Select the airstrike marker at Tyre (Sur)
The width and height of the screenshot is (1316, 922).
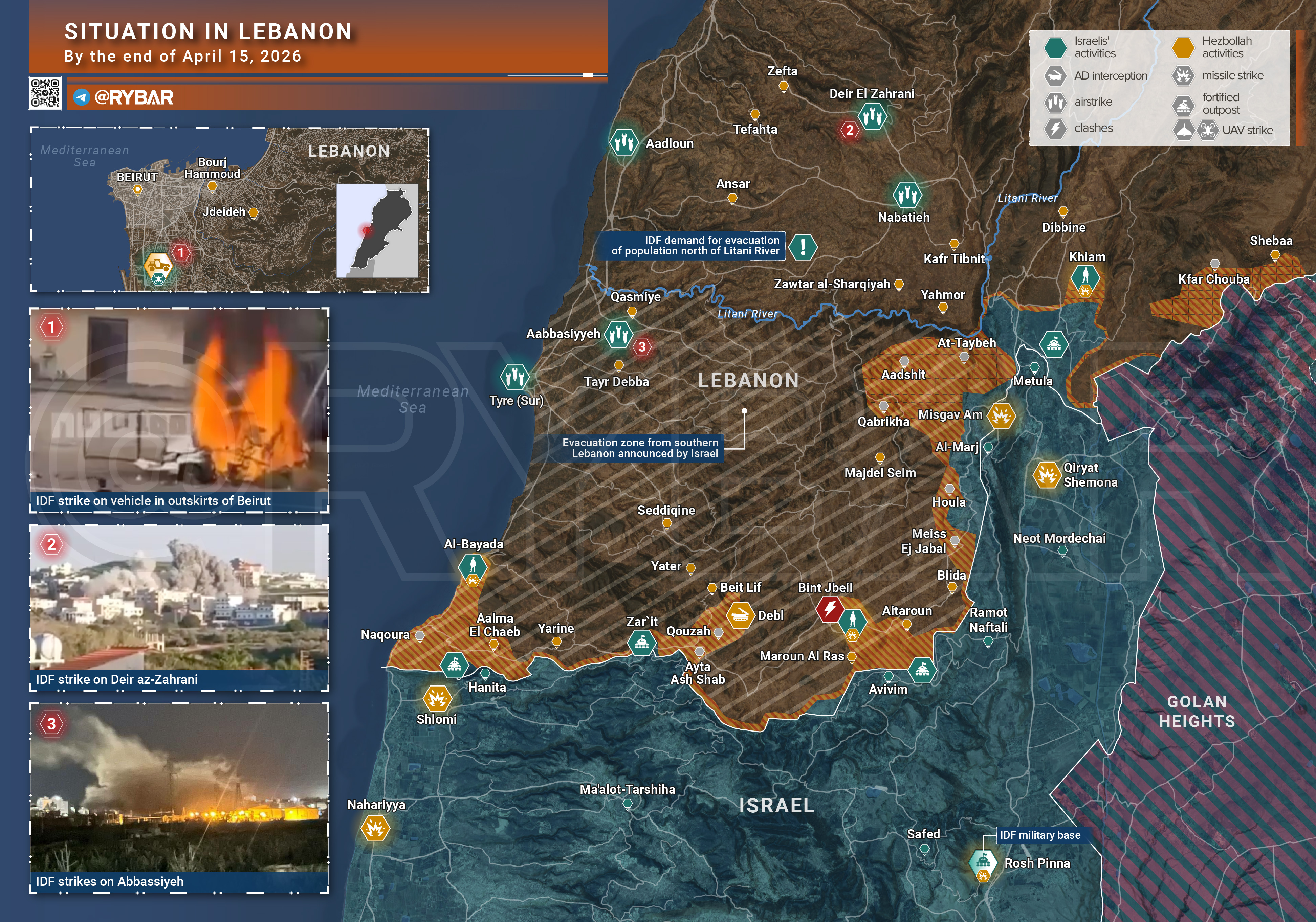point(514,377)
